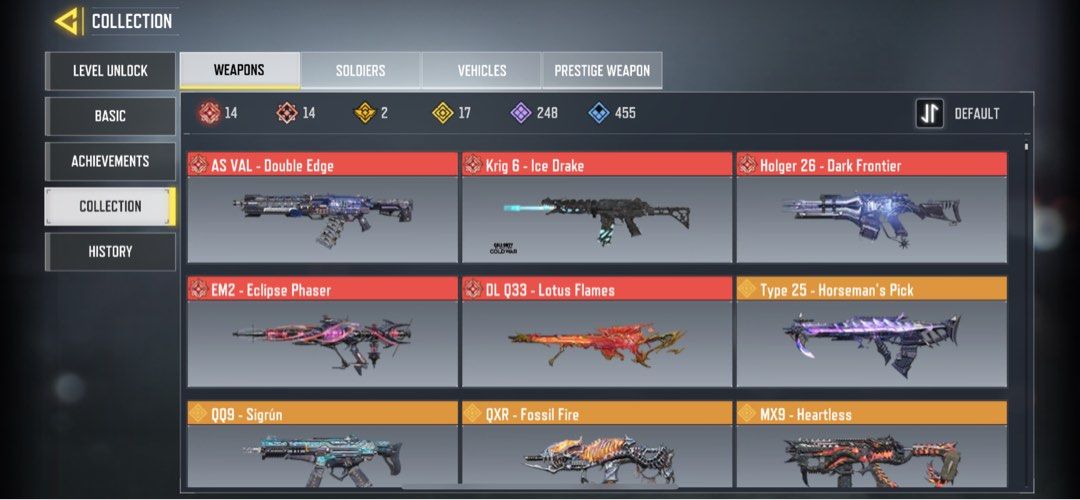Show the Achievements section
The image size is (1080, 500).
pyautogui.click(x=110, y=161)
